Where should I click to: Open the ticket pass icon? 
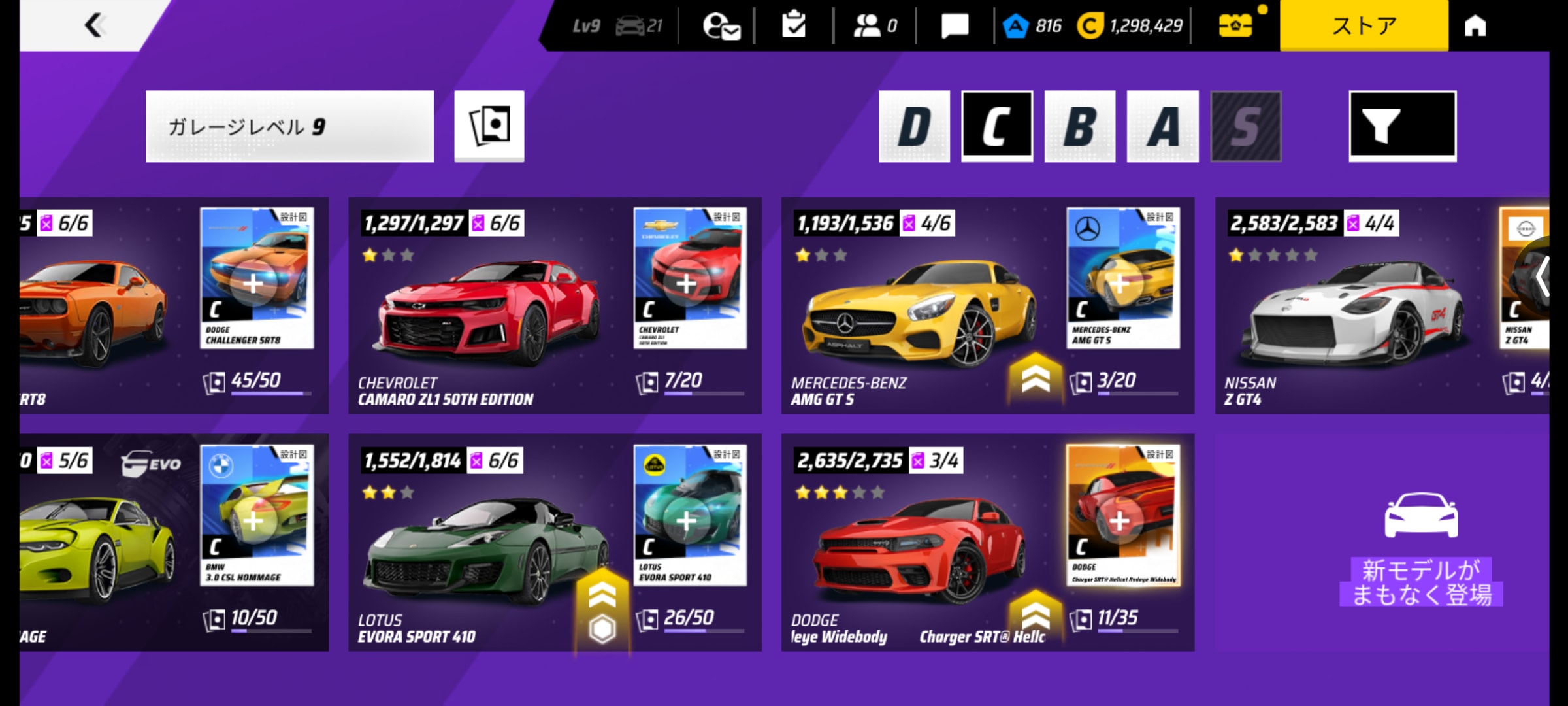pyautogui.click(x=1235, y=26)
